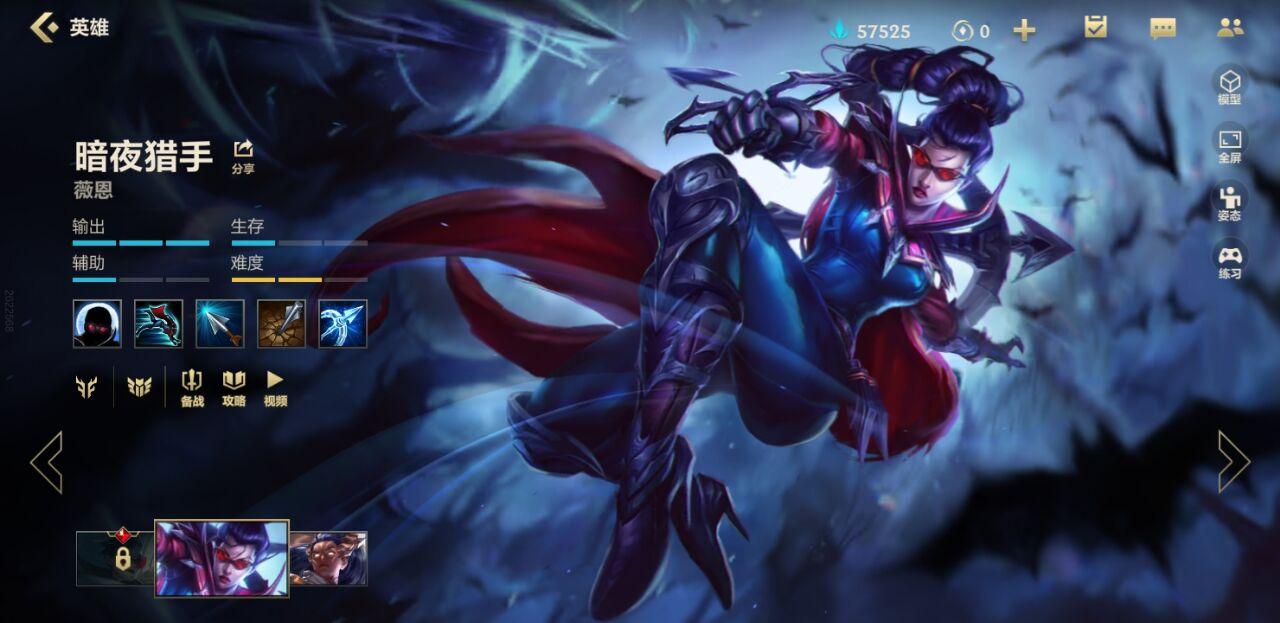The width and height of the screenshot is (1280, 623).
Task: Select the glowing silver bolt ability icon
Action: tap(220, 324)
